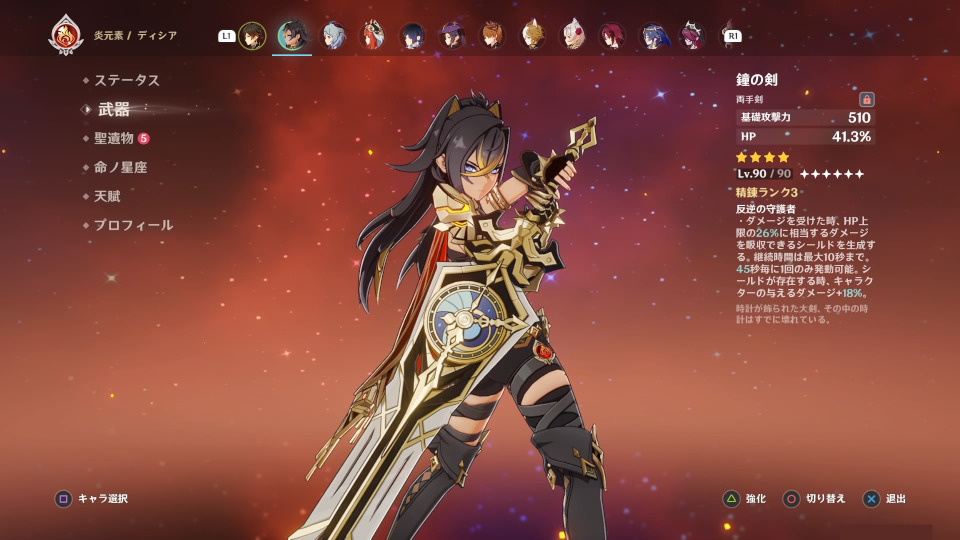The height and width of the screenshot is (540, 960).
Task: Open the 聖遺物 artifacts menu
Action: 114,138
